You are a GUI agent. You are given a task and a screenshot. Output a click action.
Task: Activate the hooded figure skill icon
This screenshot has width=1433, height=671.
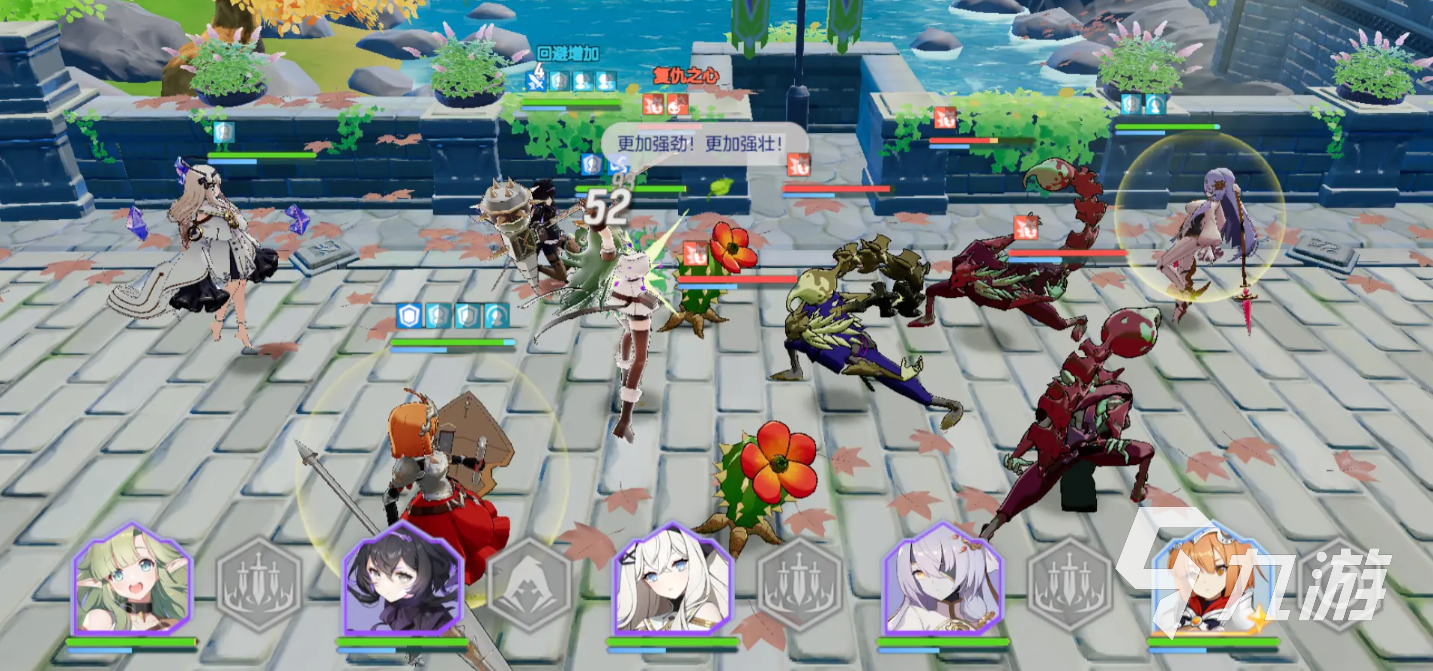click(530, 584)
